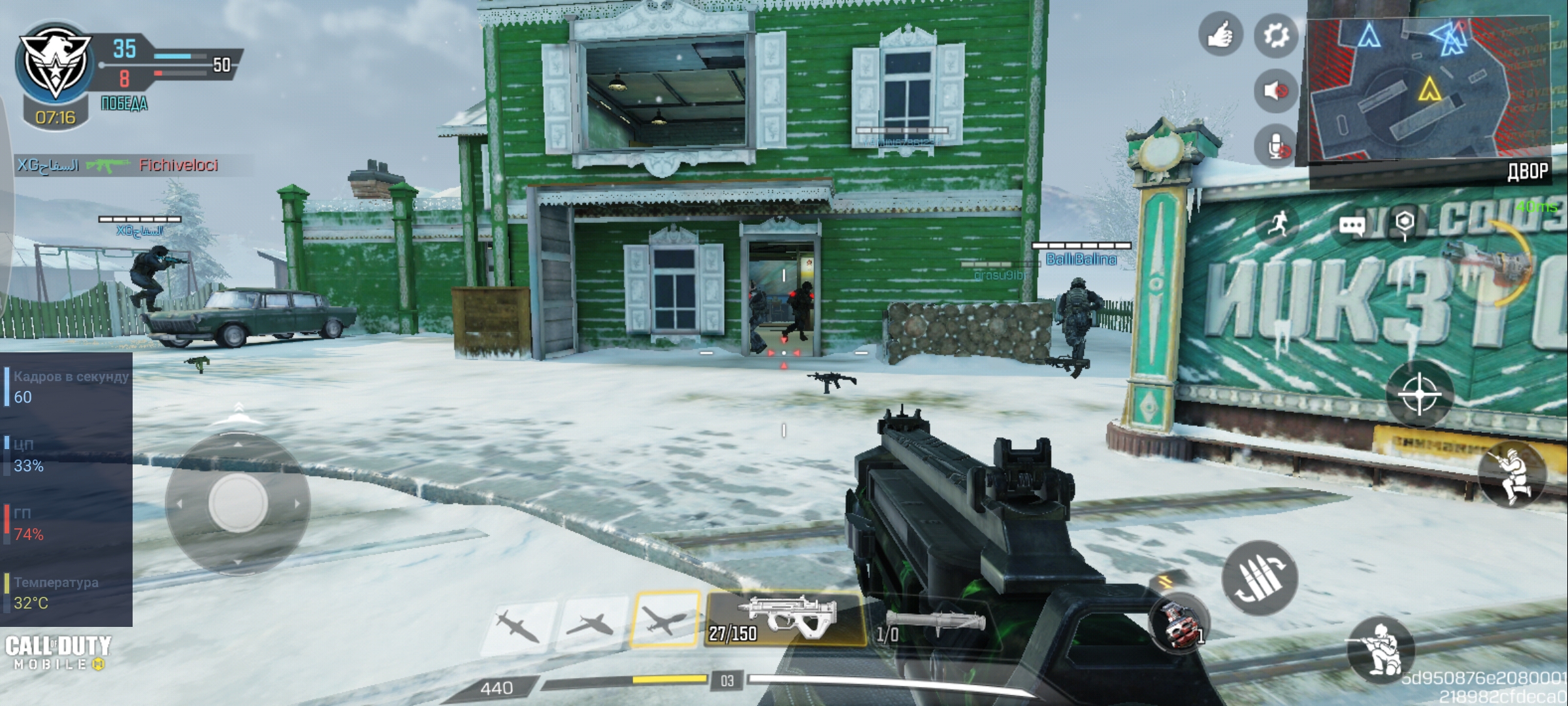This screenshot has height=706, width=1568.
Task: Tap the crouching soldier button
Action: [1380, 649]
